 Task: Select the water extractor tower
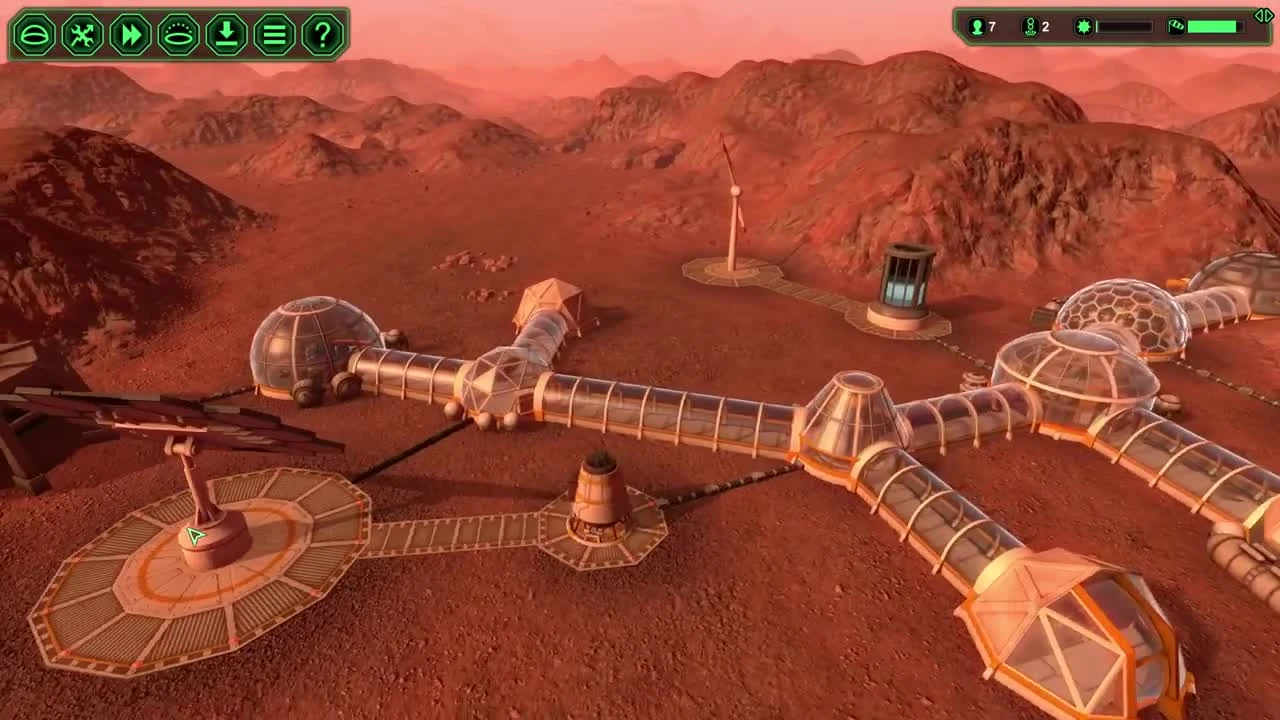[598, 495]
